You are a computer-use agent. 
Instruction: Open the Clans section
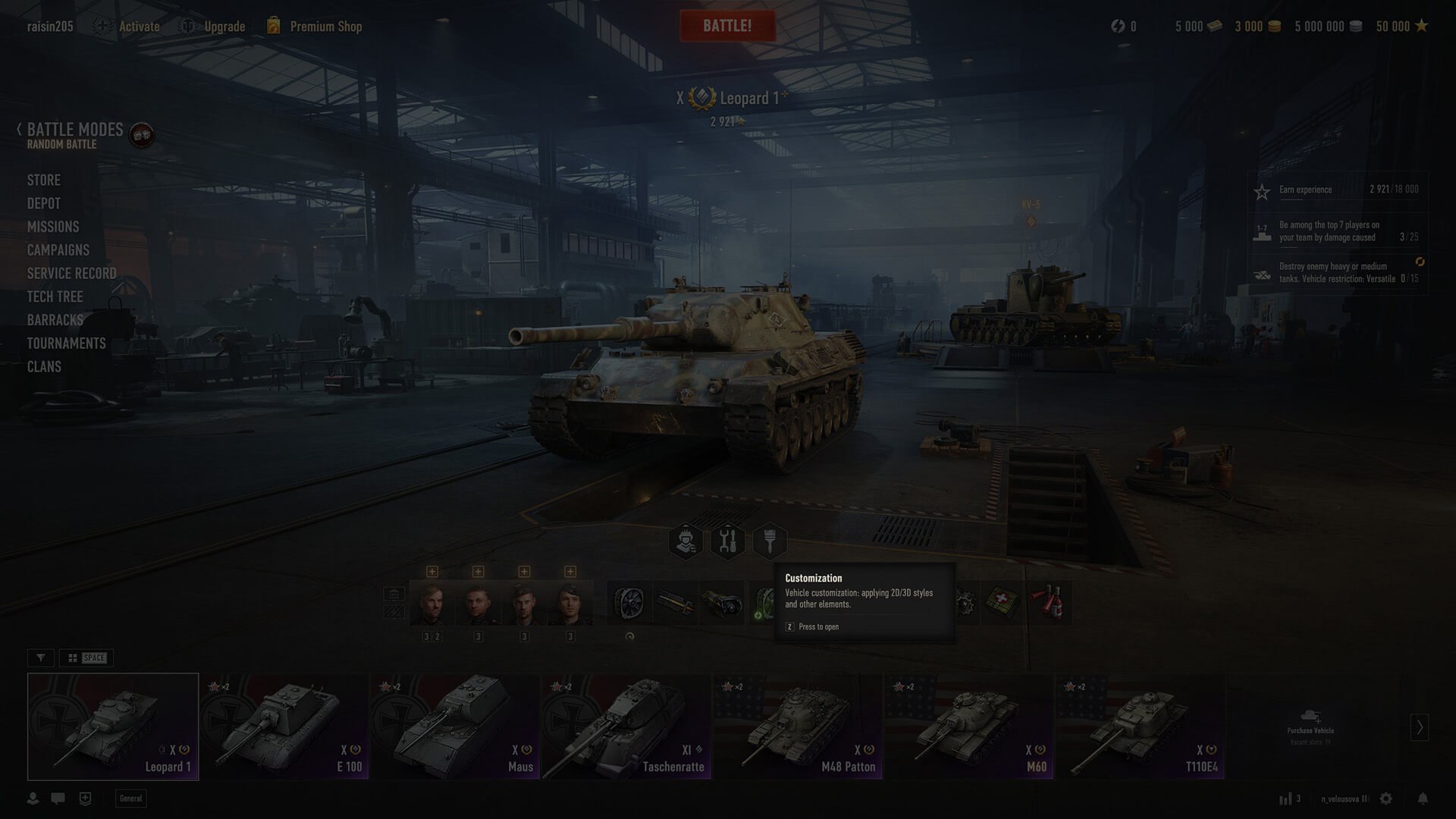(x=44, y=367)
